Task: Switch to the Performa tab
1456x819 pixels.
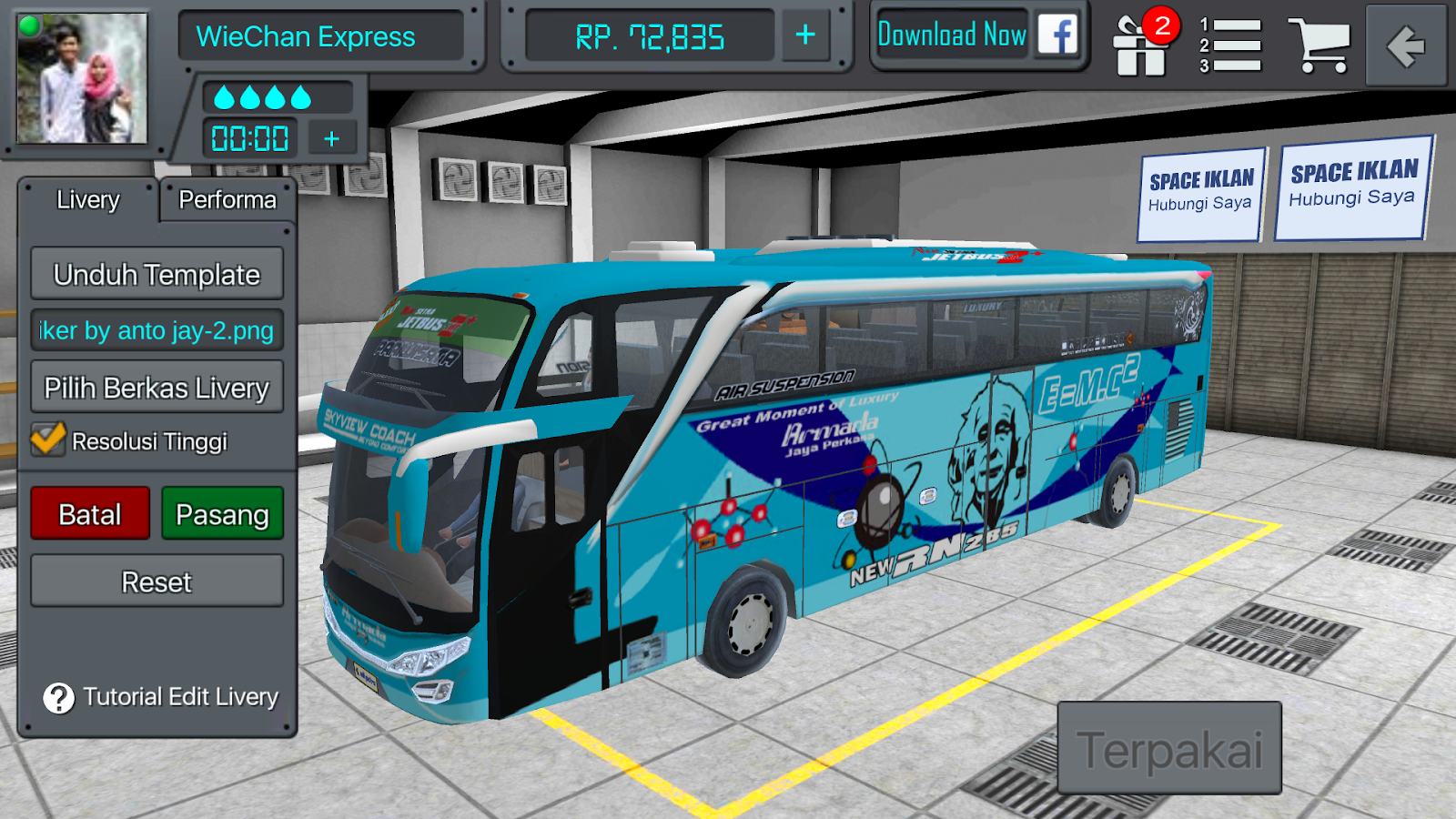Action: tap(226, 200)
